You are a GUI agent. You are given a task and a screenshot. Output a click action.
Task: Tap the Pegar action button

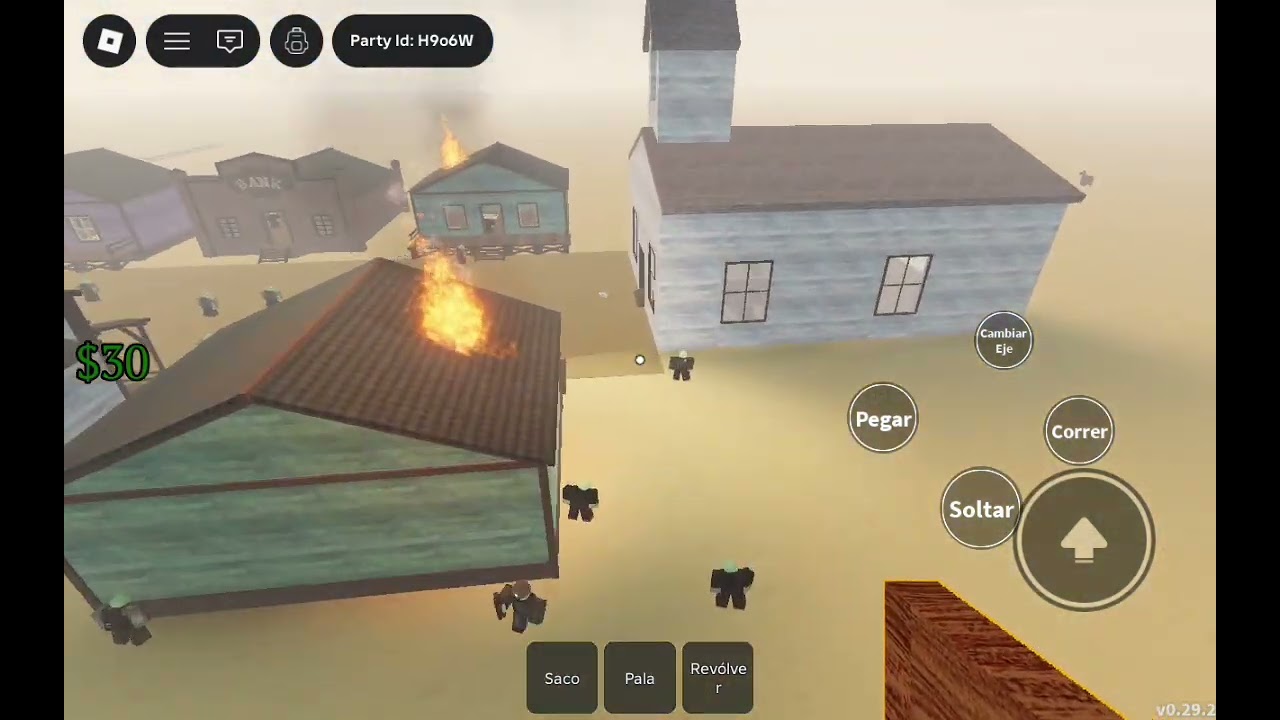tap(883, 419)
